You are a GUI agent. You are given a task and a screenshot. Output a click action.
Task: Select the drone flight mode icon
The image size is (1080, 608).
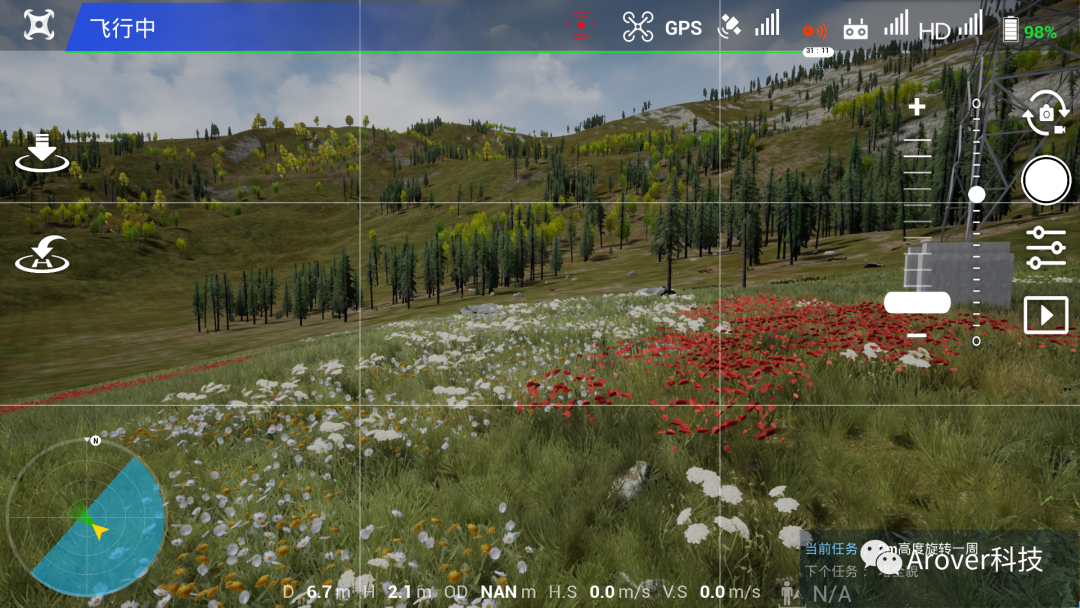pyautogui.click(x=638, y=27)
